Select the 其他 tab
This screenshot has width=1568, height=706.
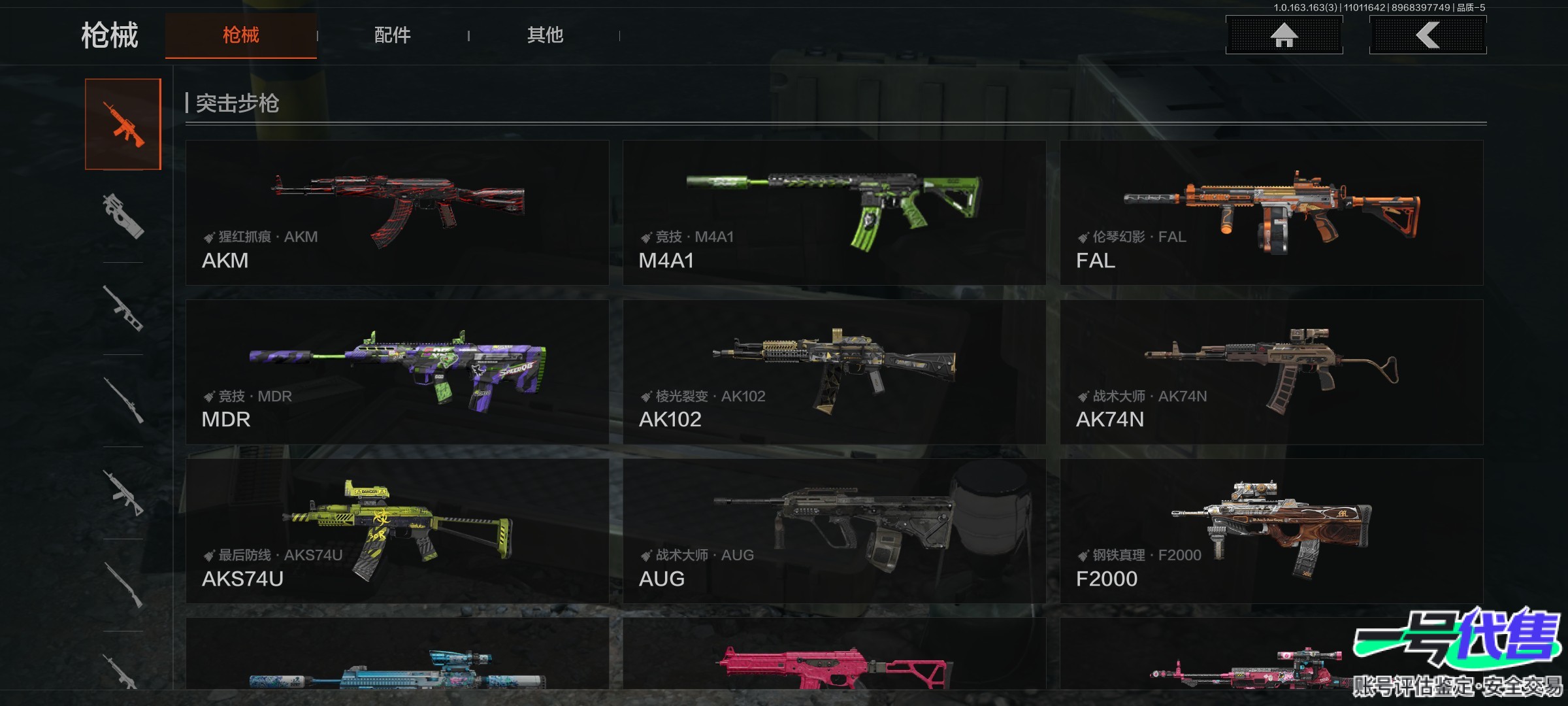pos(545,35)
